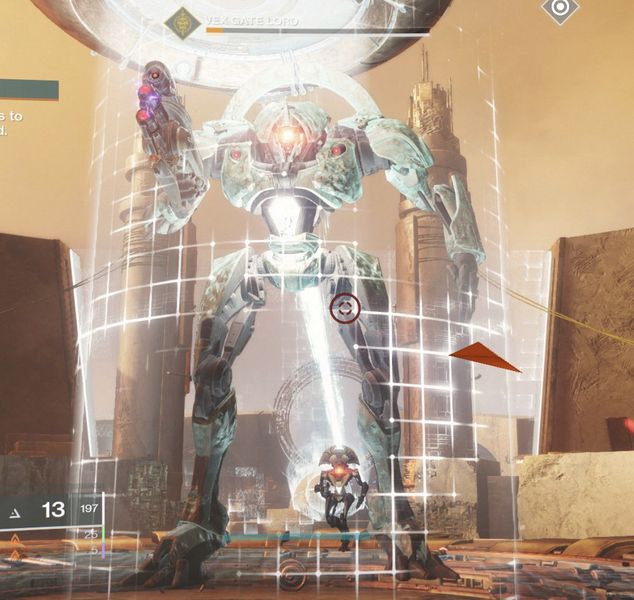Select the equipped weapon's white triangle ammo-type icon
This screenshot has height=600, width=634.
[x=14, y=512]
